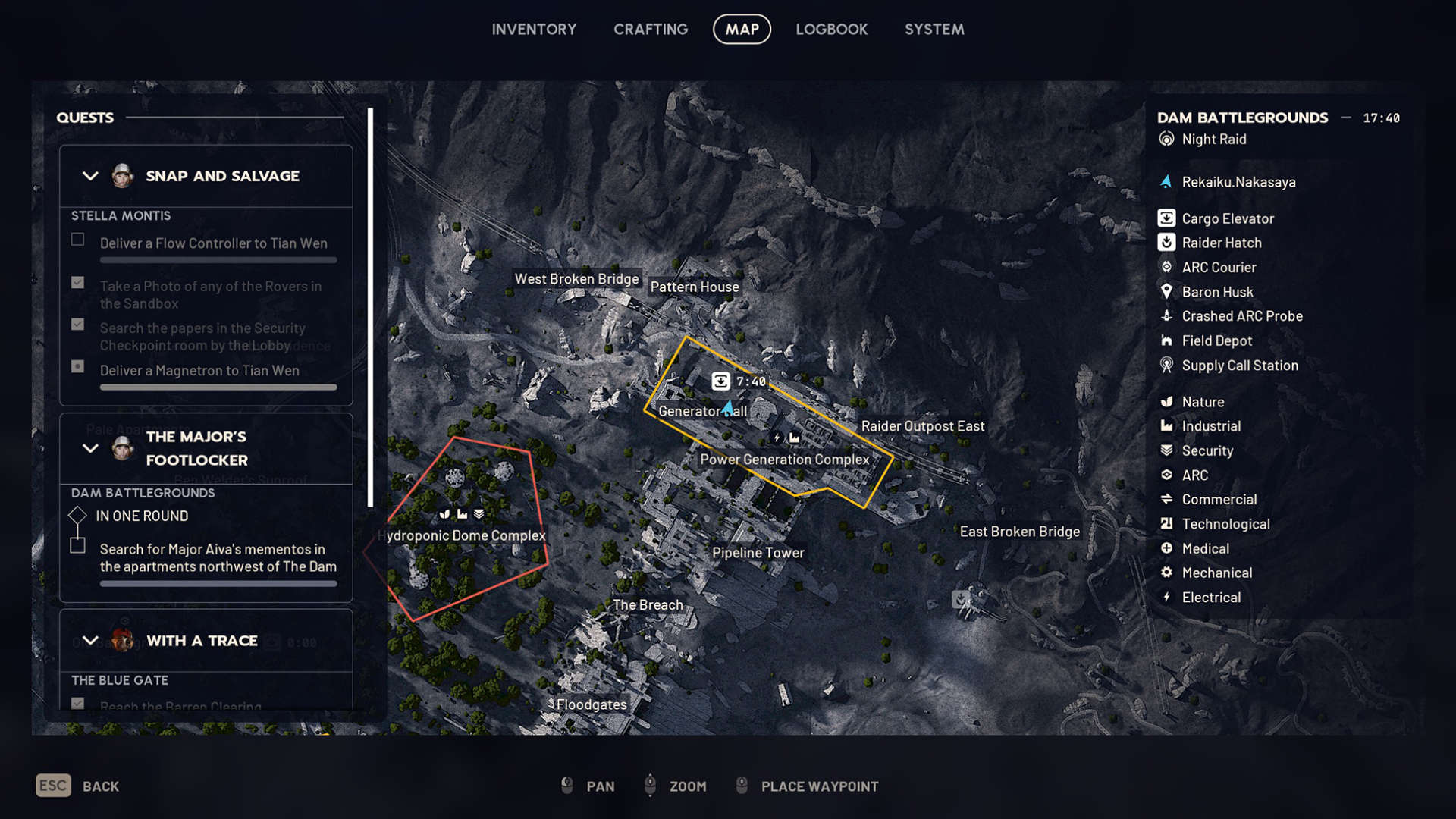This screenshot has height=819, width=1456.
Task: Go to the Logbook tab
Action: (x=831, y=30)
